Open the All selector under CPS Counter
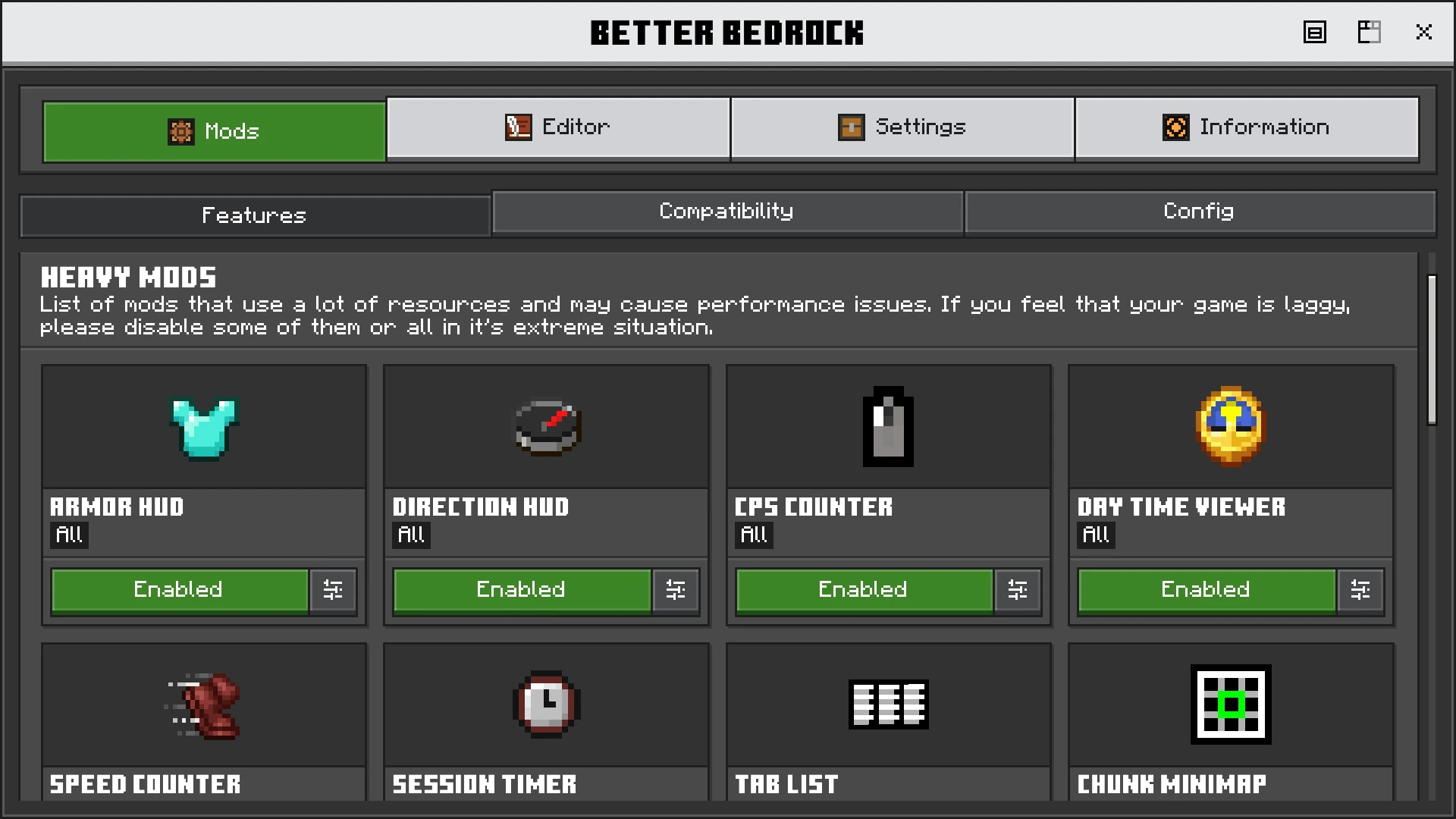The width and height of the screenshot is (1456, 819). (x=753, y=535)
